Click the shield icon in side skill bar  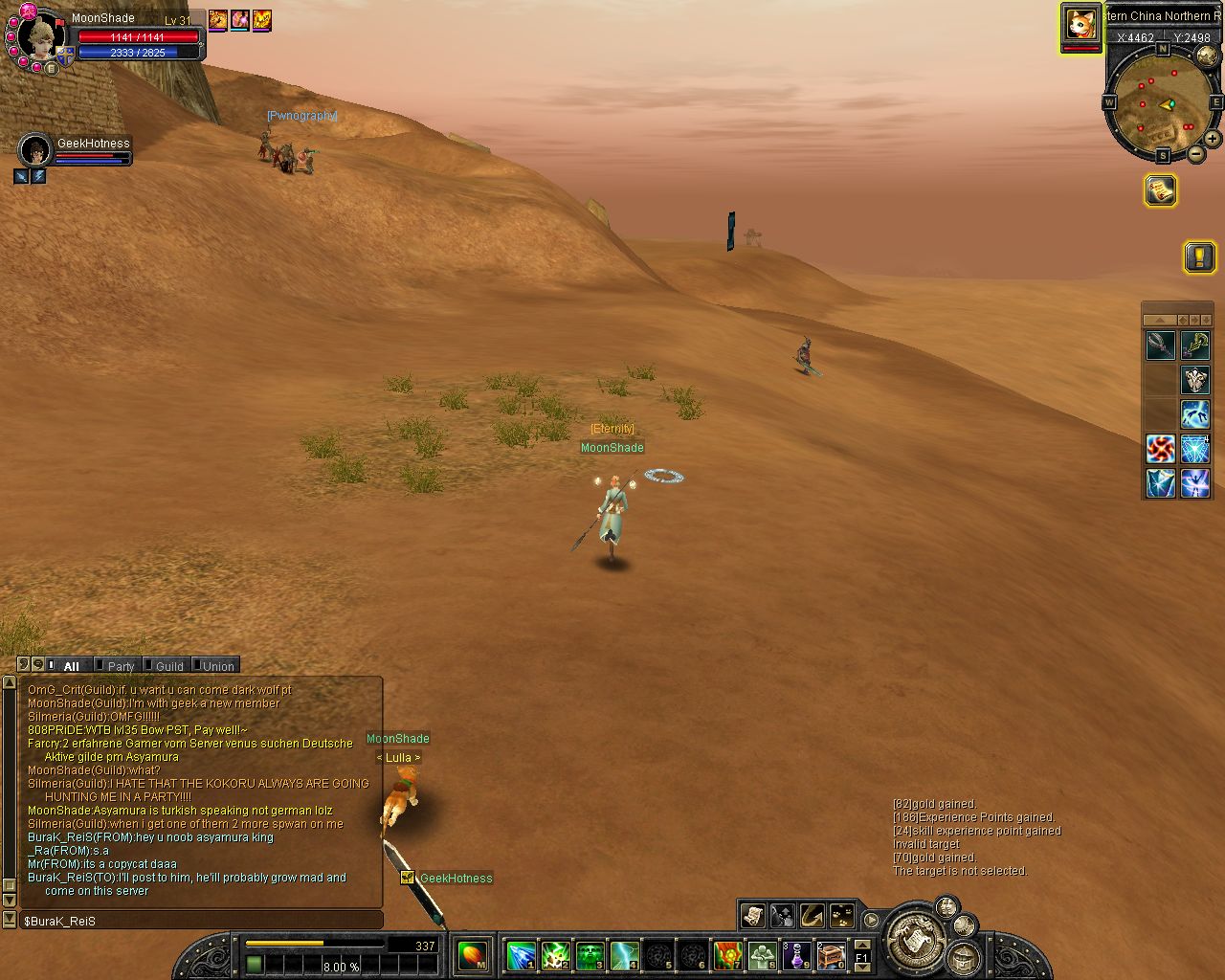1195,380
